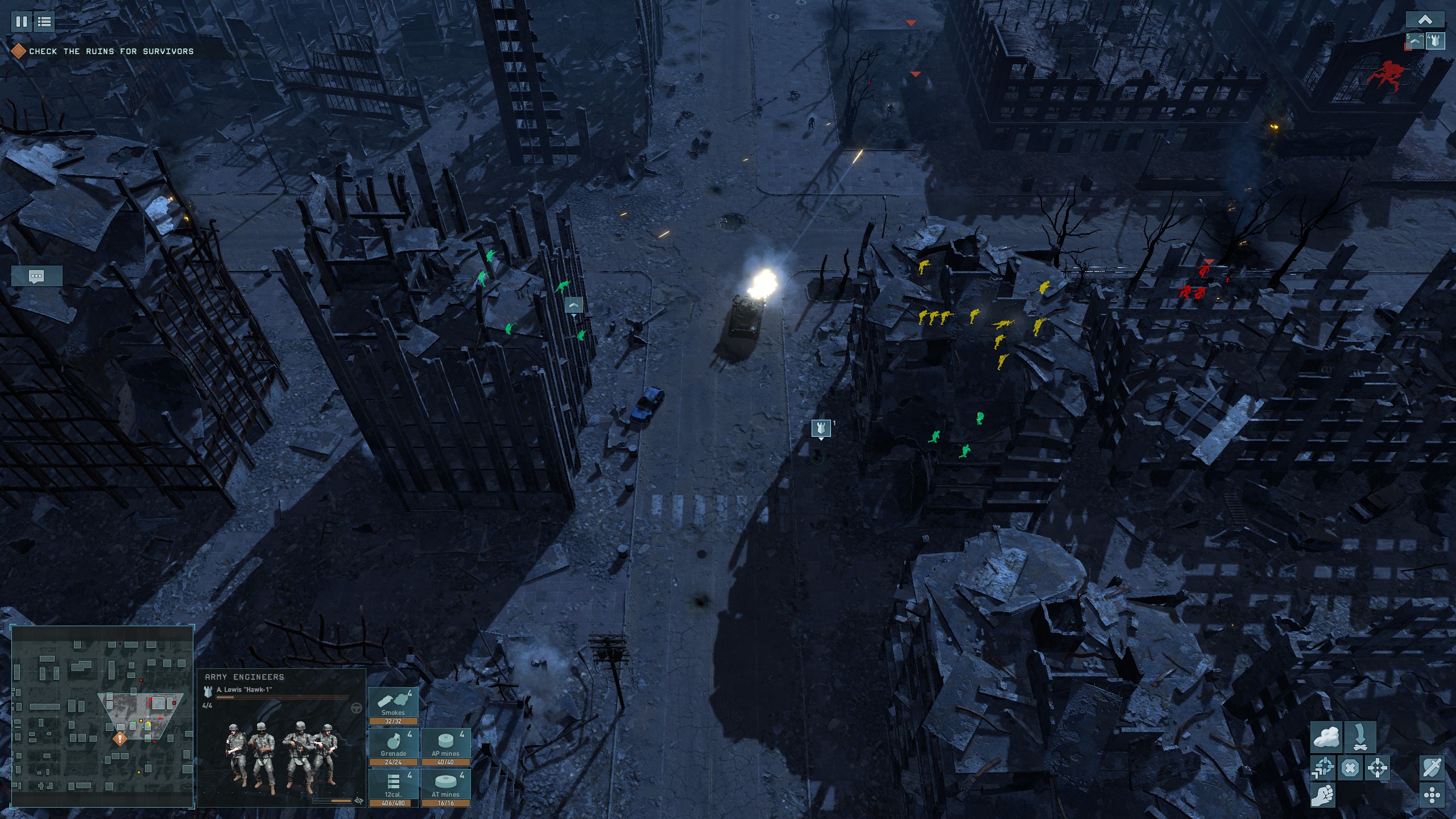Collapse the squad list with chevron button

click(1425, 20)
